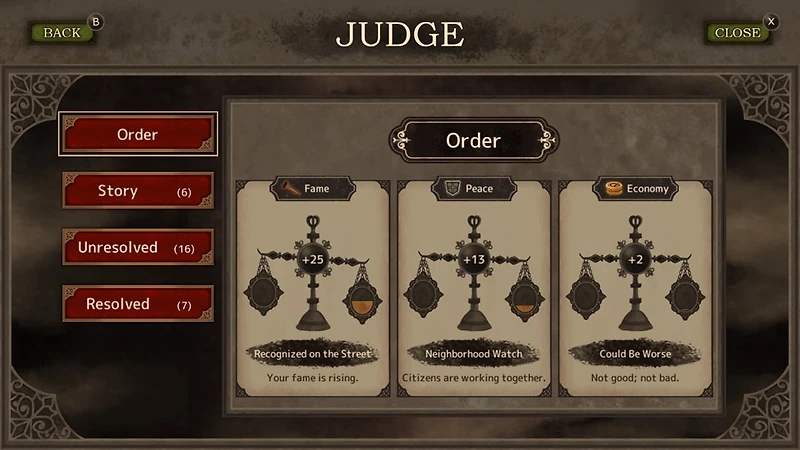Screen dimensions: 800x450
Task: Close the Judge screen
Action: [x=737, y=32]
